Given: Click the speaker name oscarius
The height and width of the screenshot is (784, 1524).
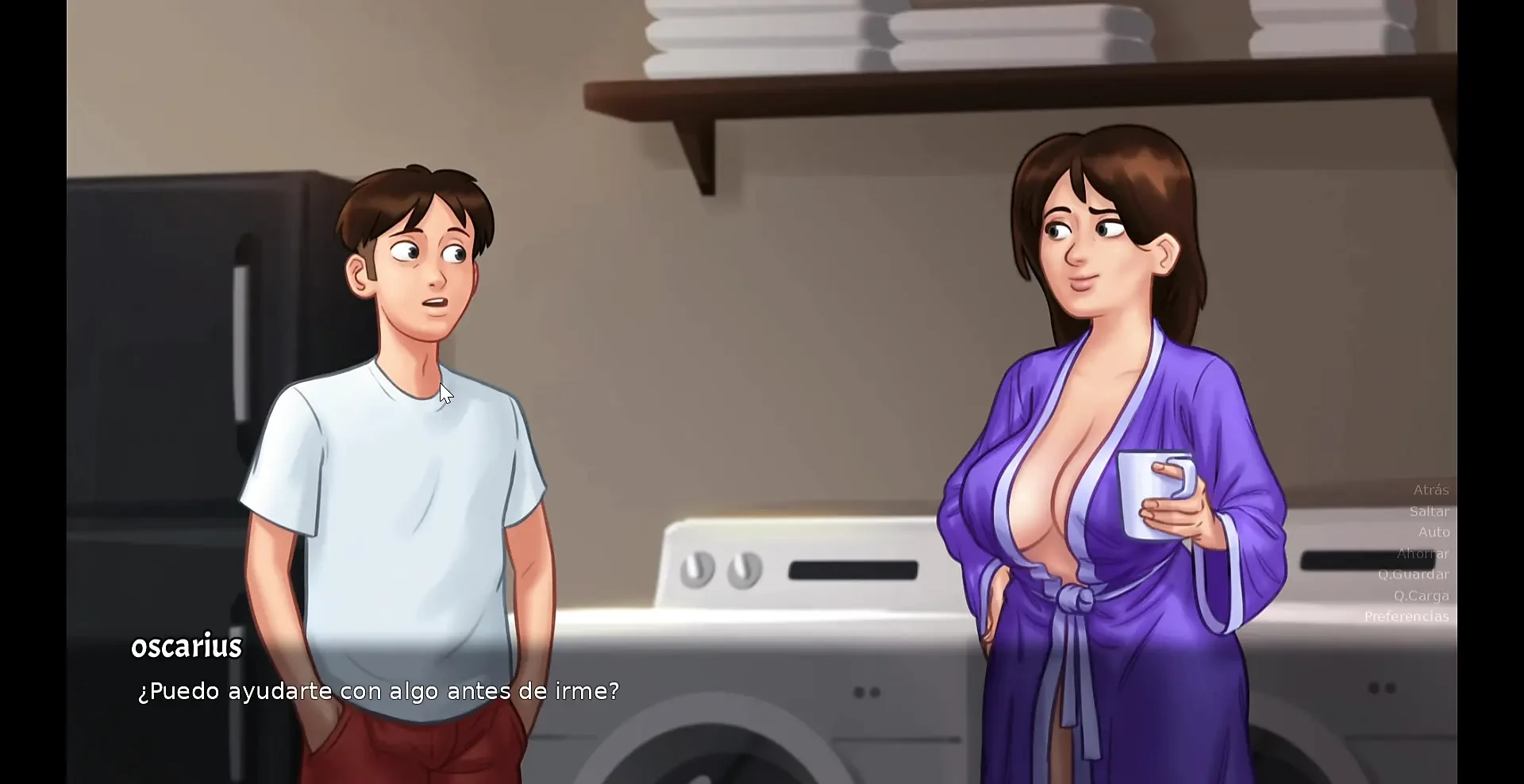Looking at the screenshot, I should point(186,645).
